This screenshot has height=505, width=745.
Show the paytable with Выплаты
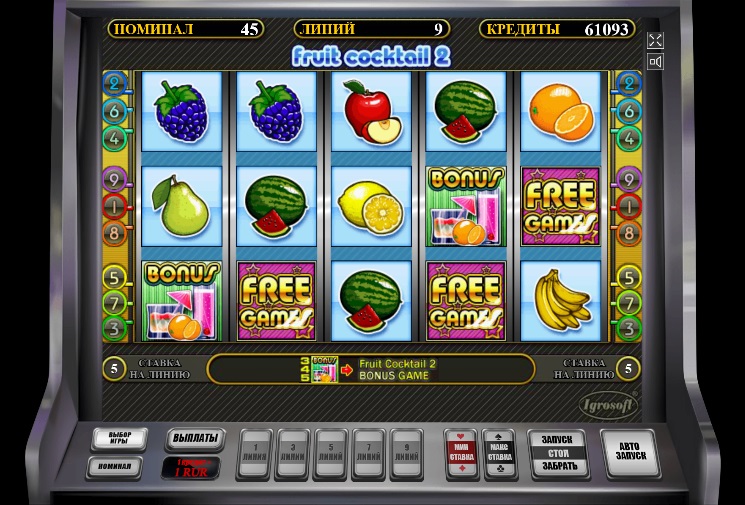pyautogui.click(x=190, y=439)
